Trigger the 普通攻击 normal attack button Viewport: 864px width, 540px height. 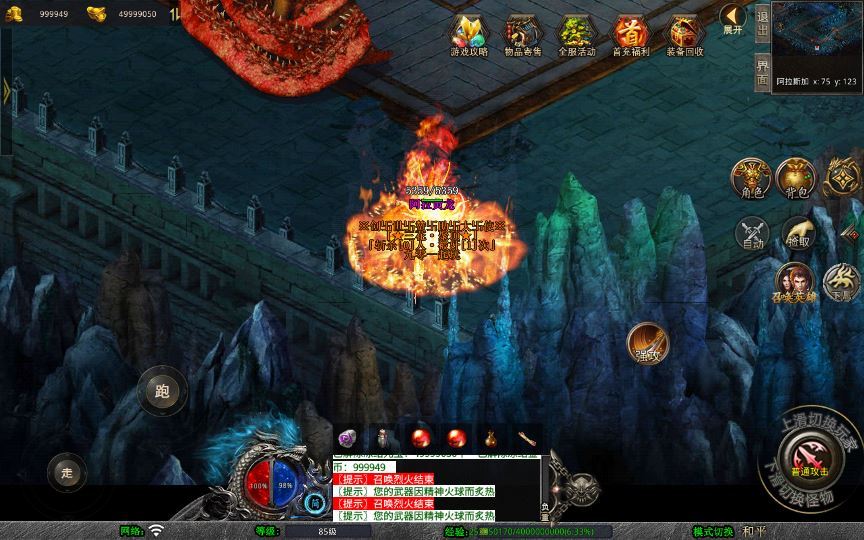click(x=808, y=457)
